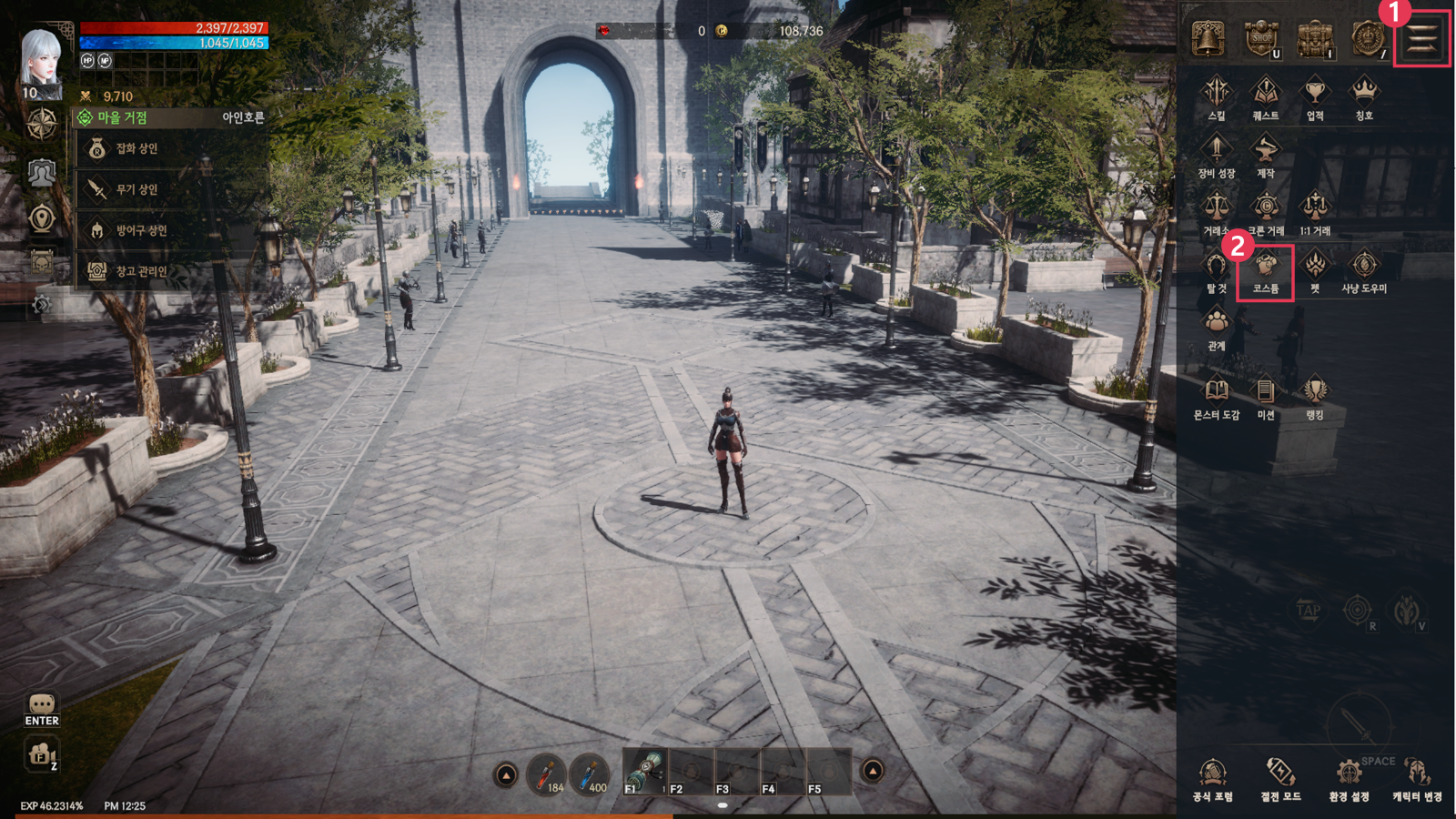Open the 랭킹 (Ranking) menu

(1314, 397)
